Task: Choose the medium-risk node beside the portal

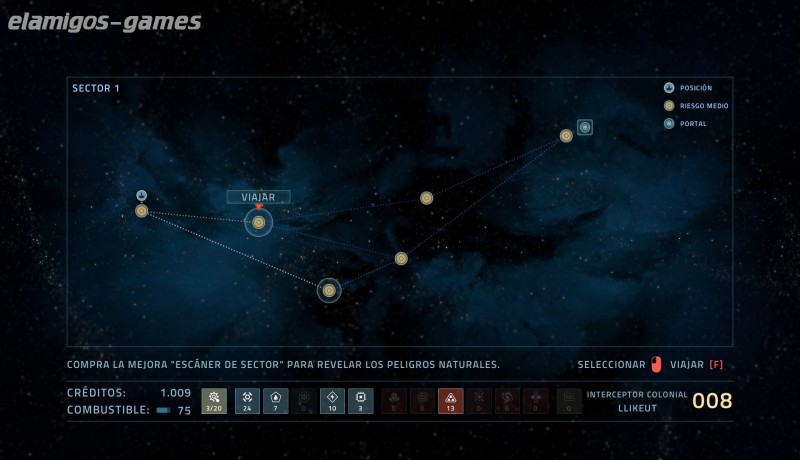Action: click(x=566, y=136)
